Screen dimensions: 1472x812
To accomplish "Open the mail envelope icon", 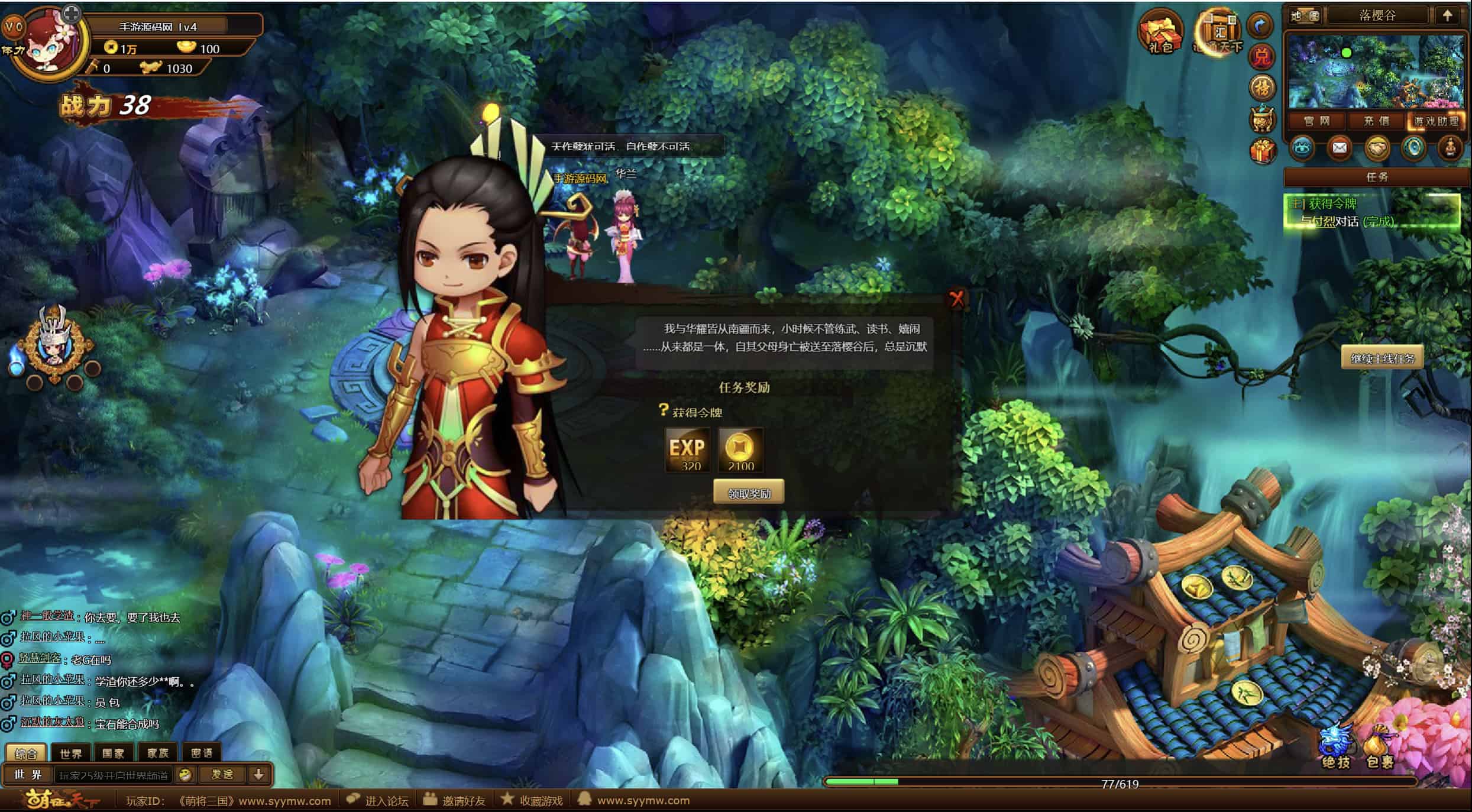I will coord(1339,148).
